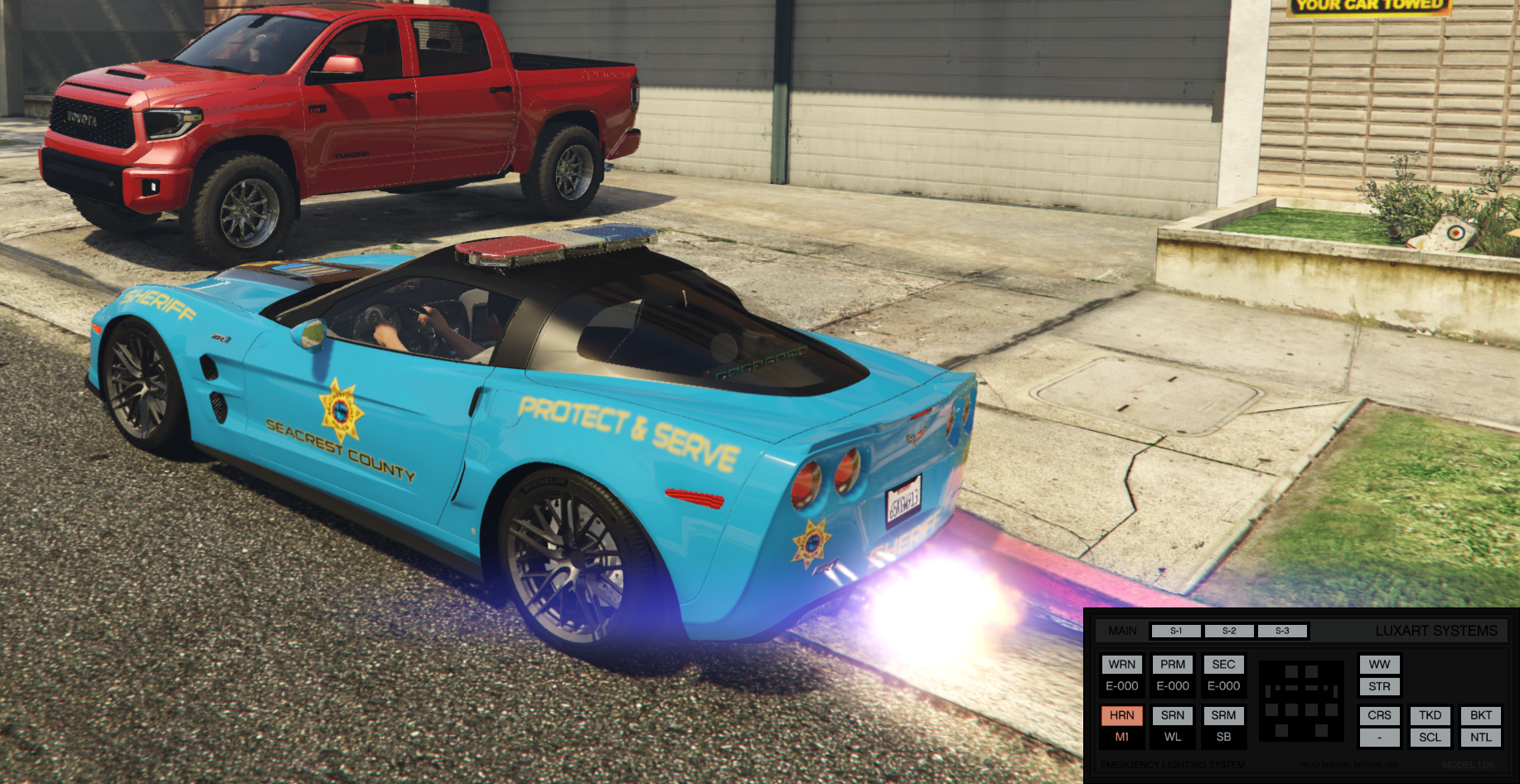Screen dimensions: 1520x784
Task: Switch to the S-2 stage
Action: click(x=1228, y=631)
